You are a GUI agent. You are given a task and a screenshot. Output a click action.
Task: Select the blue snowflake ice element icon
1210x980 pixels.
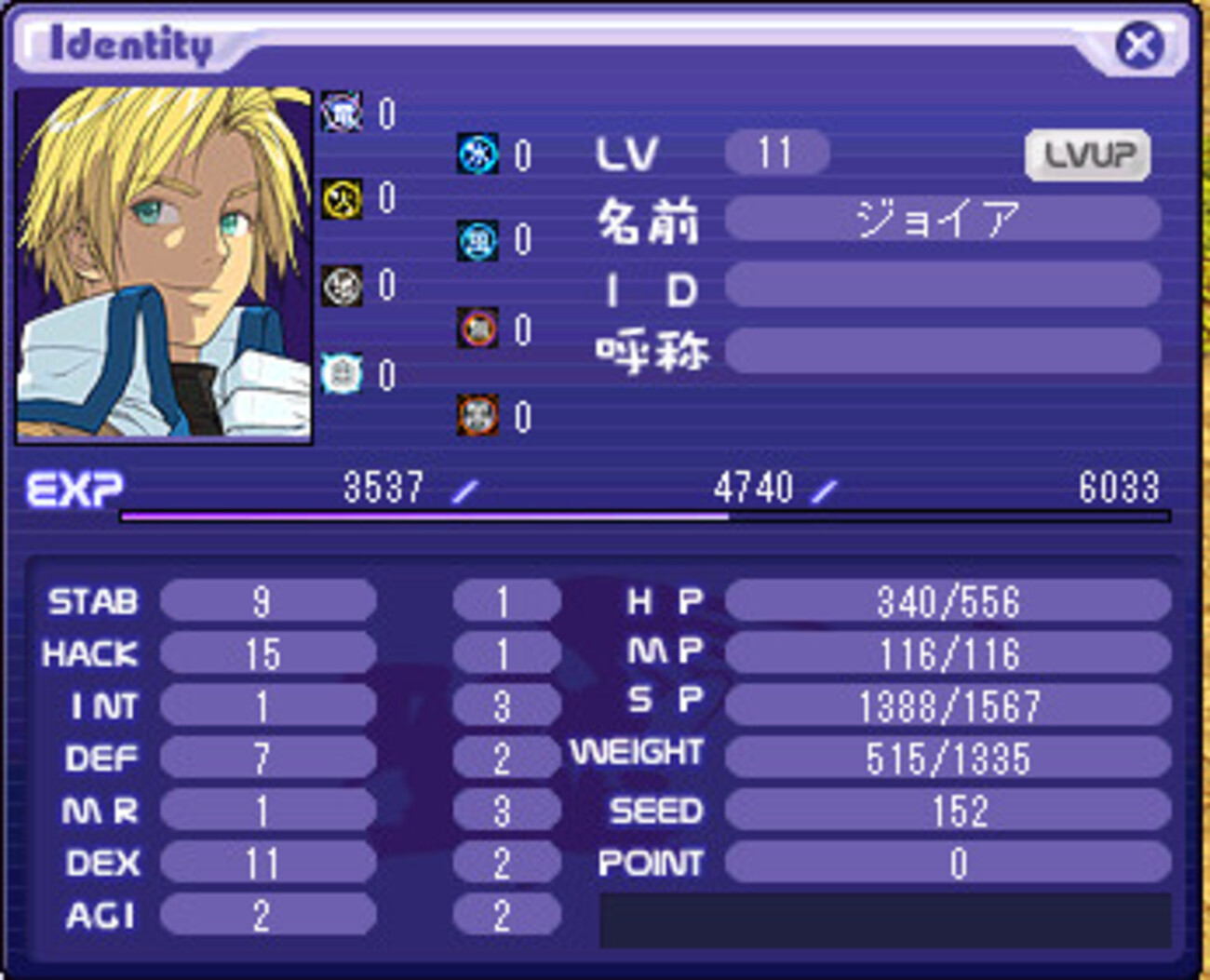[477, 154]
